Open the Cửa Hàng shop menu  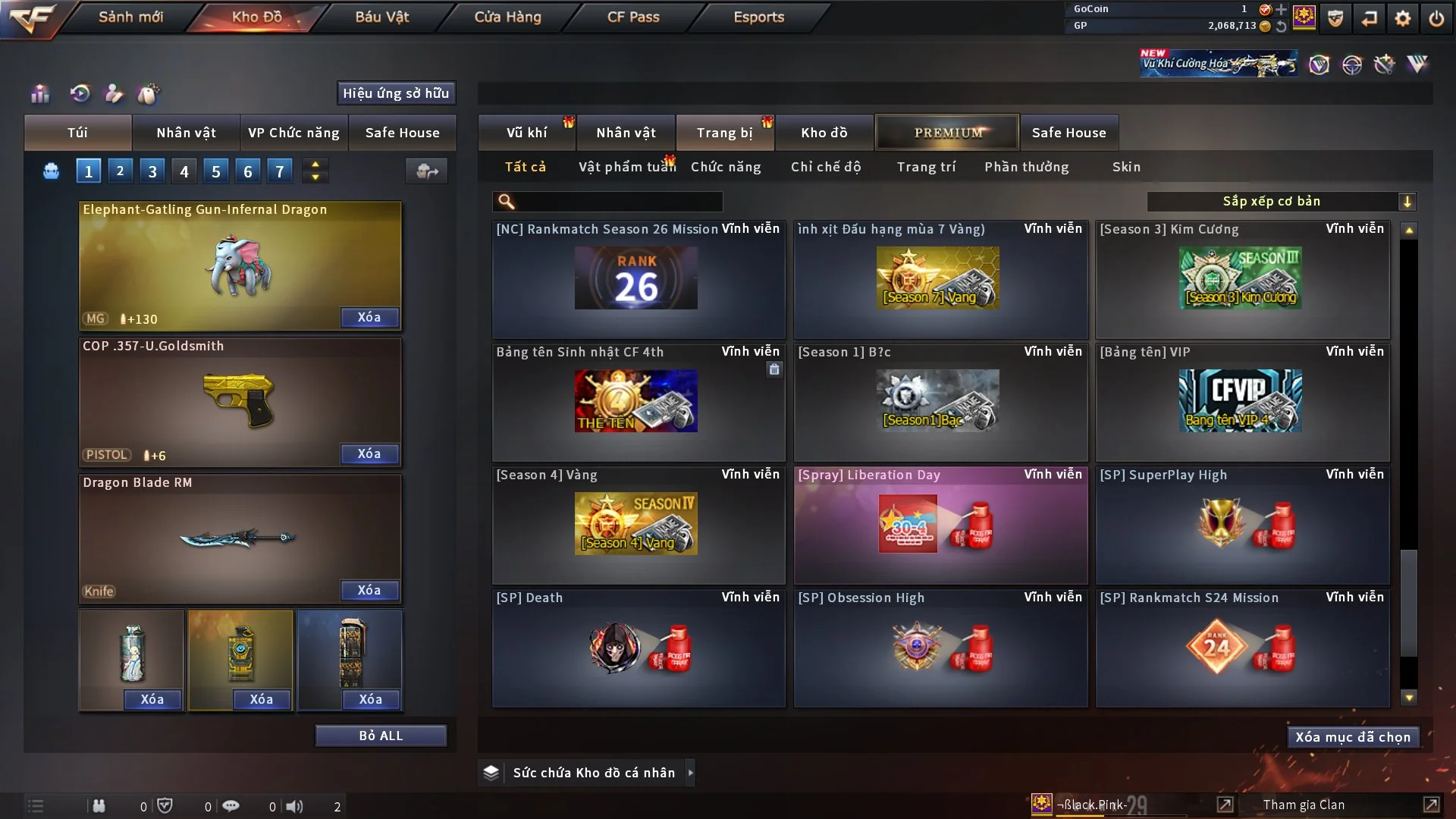click(x=507, y=17)
